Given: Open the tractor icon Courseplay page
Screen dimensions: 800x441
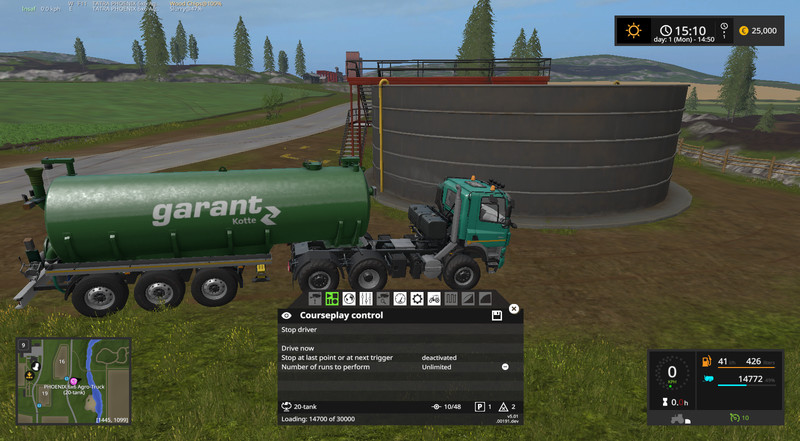Looking at the screenshot, I should pos(434,298).
